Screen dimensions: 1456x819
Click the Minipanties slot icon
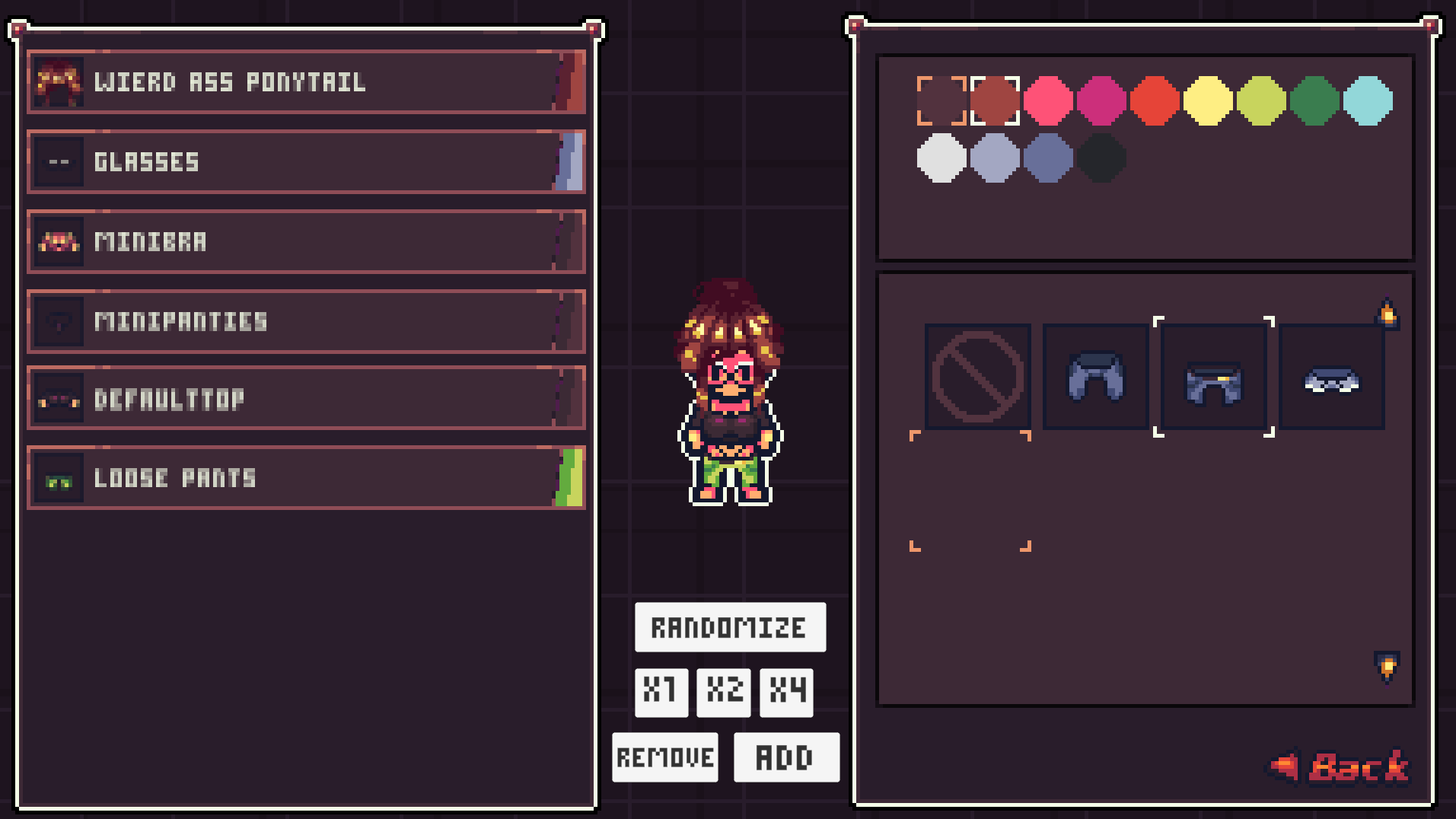pos(59,320)
